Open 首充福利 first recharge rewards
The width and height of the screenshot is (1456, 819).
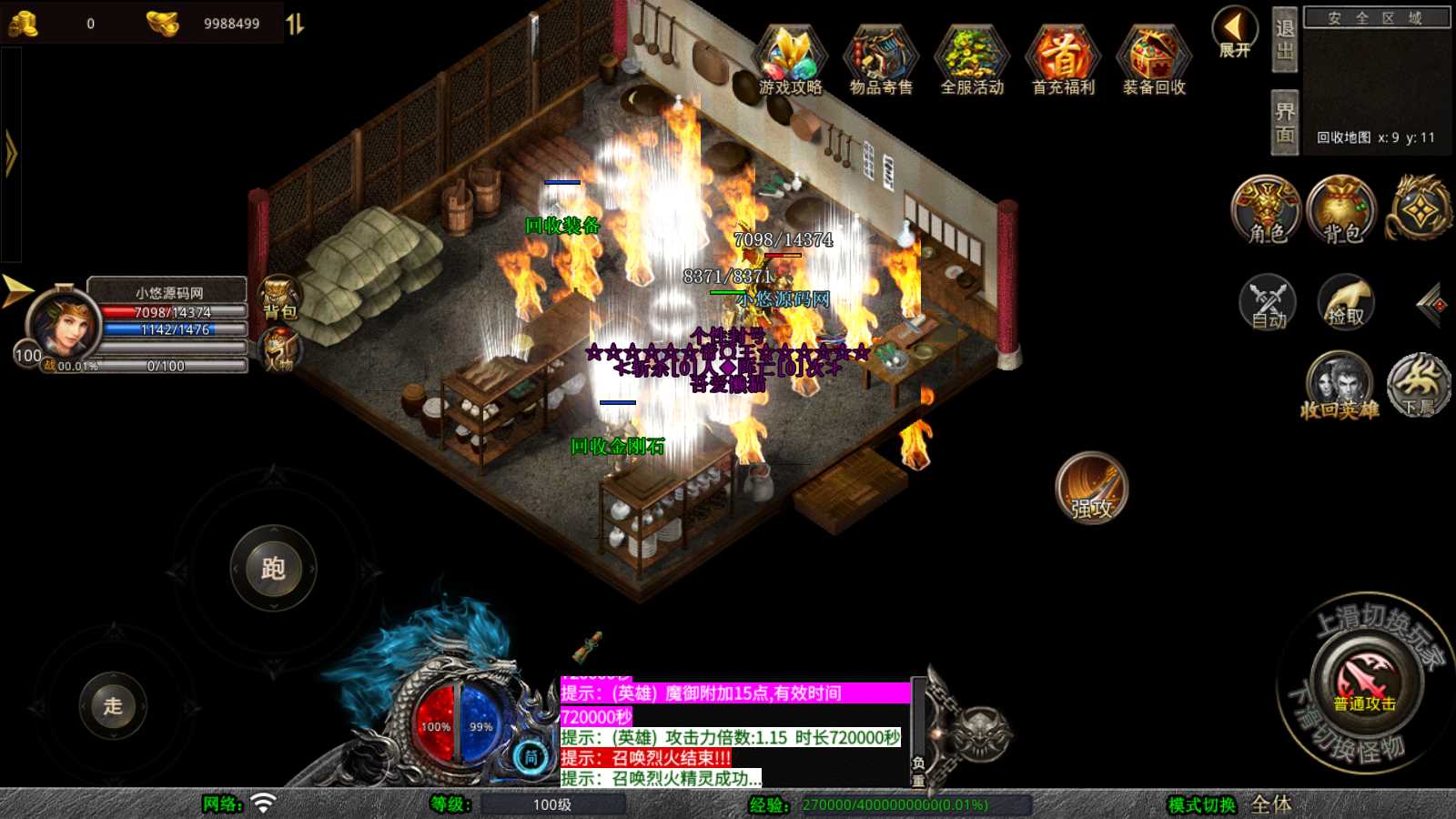coord(1063,61)
